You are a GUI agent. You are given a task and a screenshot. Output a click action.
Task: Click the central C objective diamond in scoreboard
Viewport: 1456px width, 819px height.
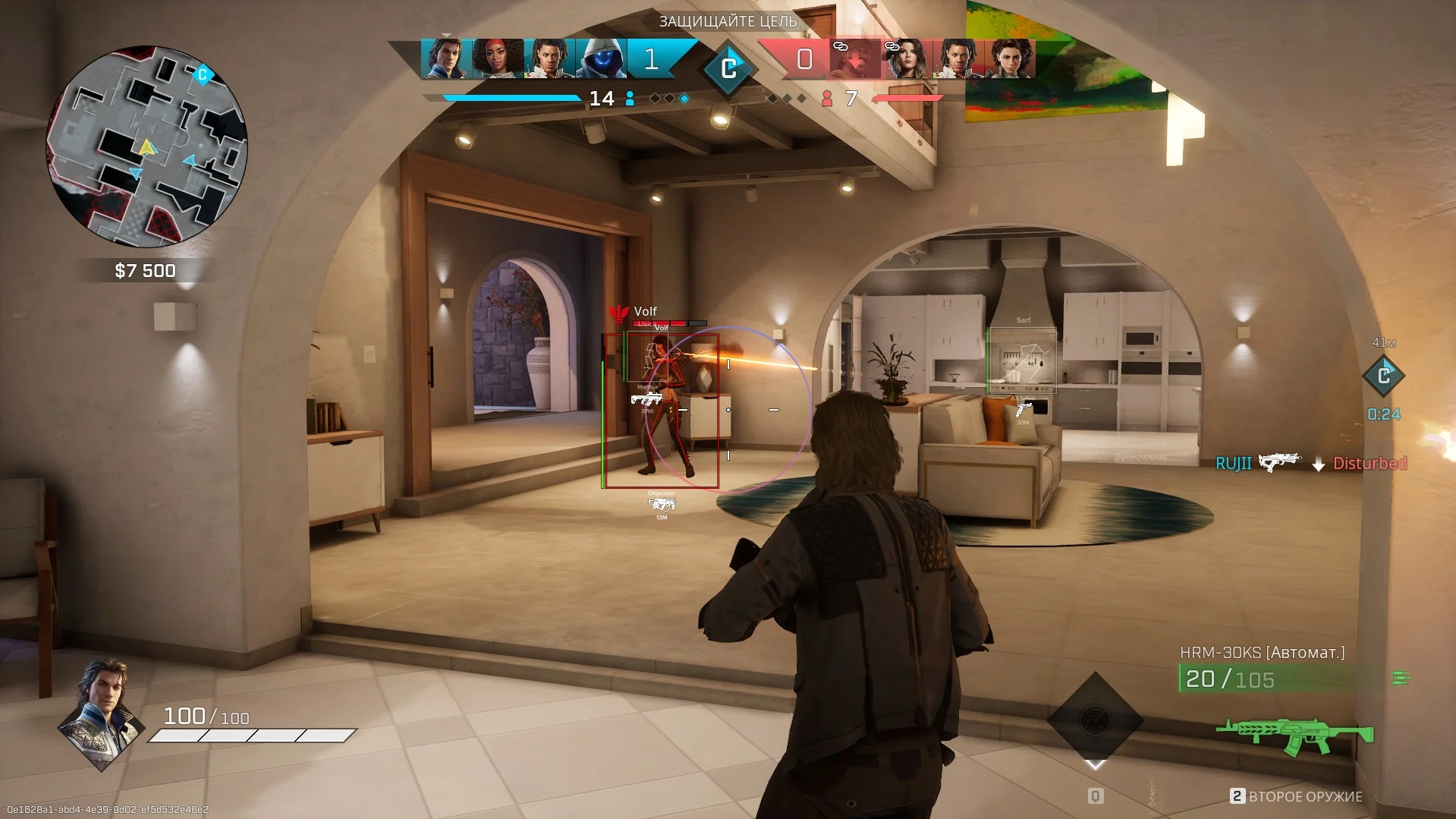[x=728, y=69]
